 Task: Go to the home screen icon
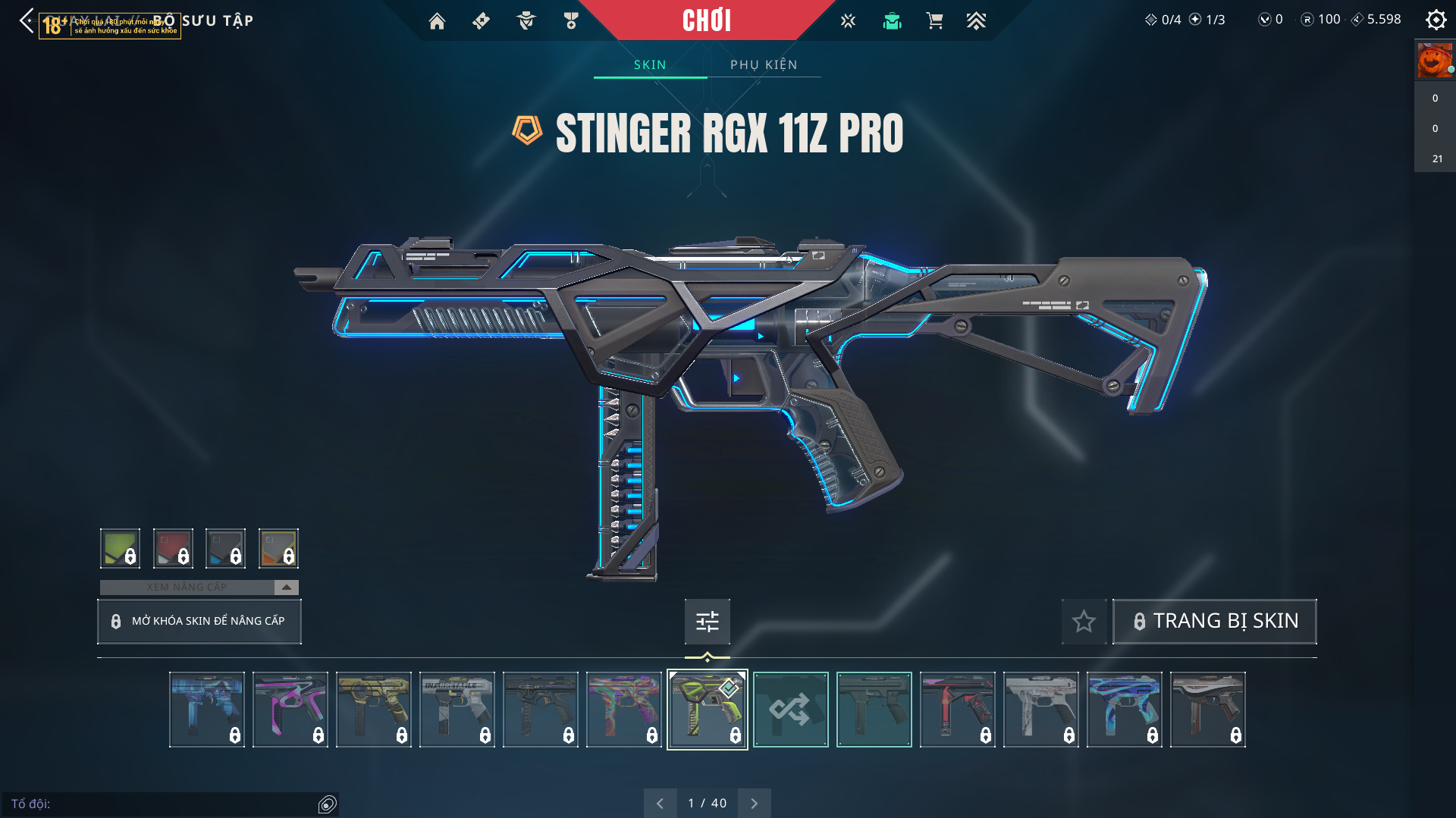[x=437, y=21]
